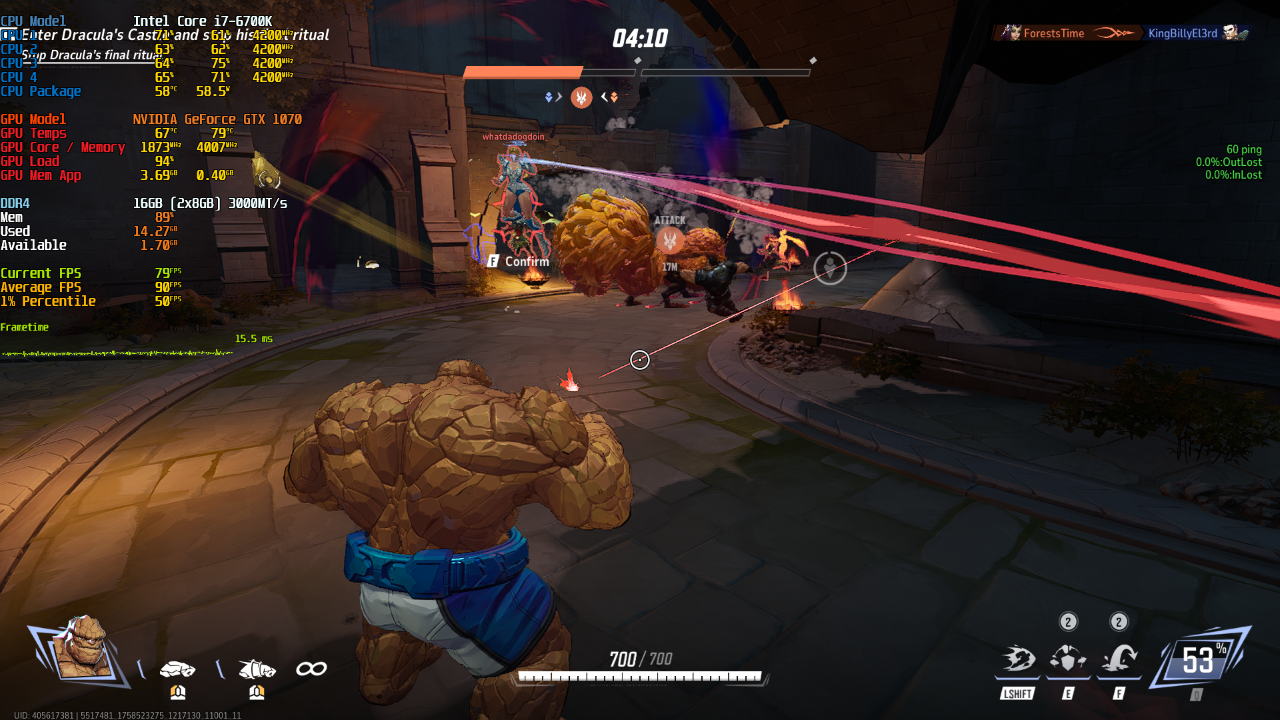Select KingBillyEl3rd in the kill feed
The height and width of the screenshot is (720, 1280).
(x=1182, y=33)
